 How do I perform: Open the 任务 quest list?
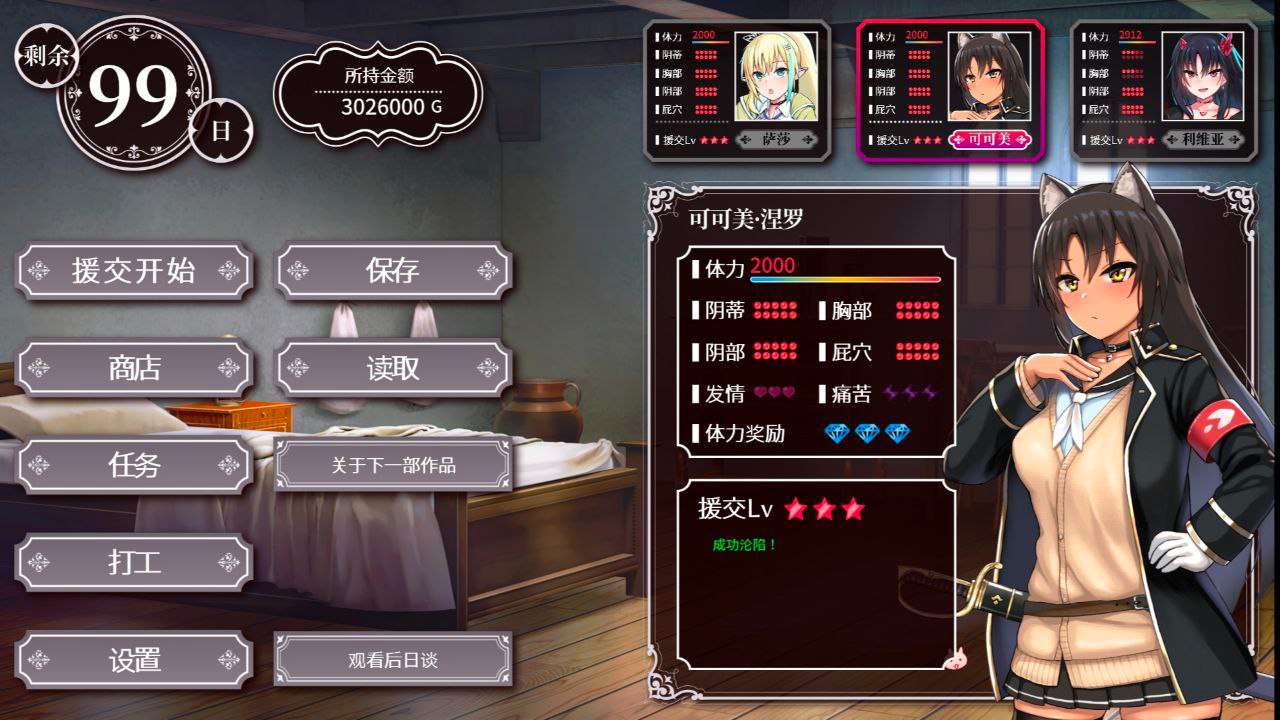(135, 465)
